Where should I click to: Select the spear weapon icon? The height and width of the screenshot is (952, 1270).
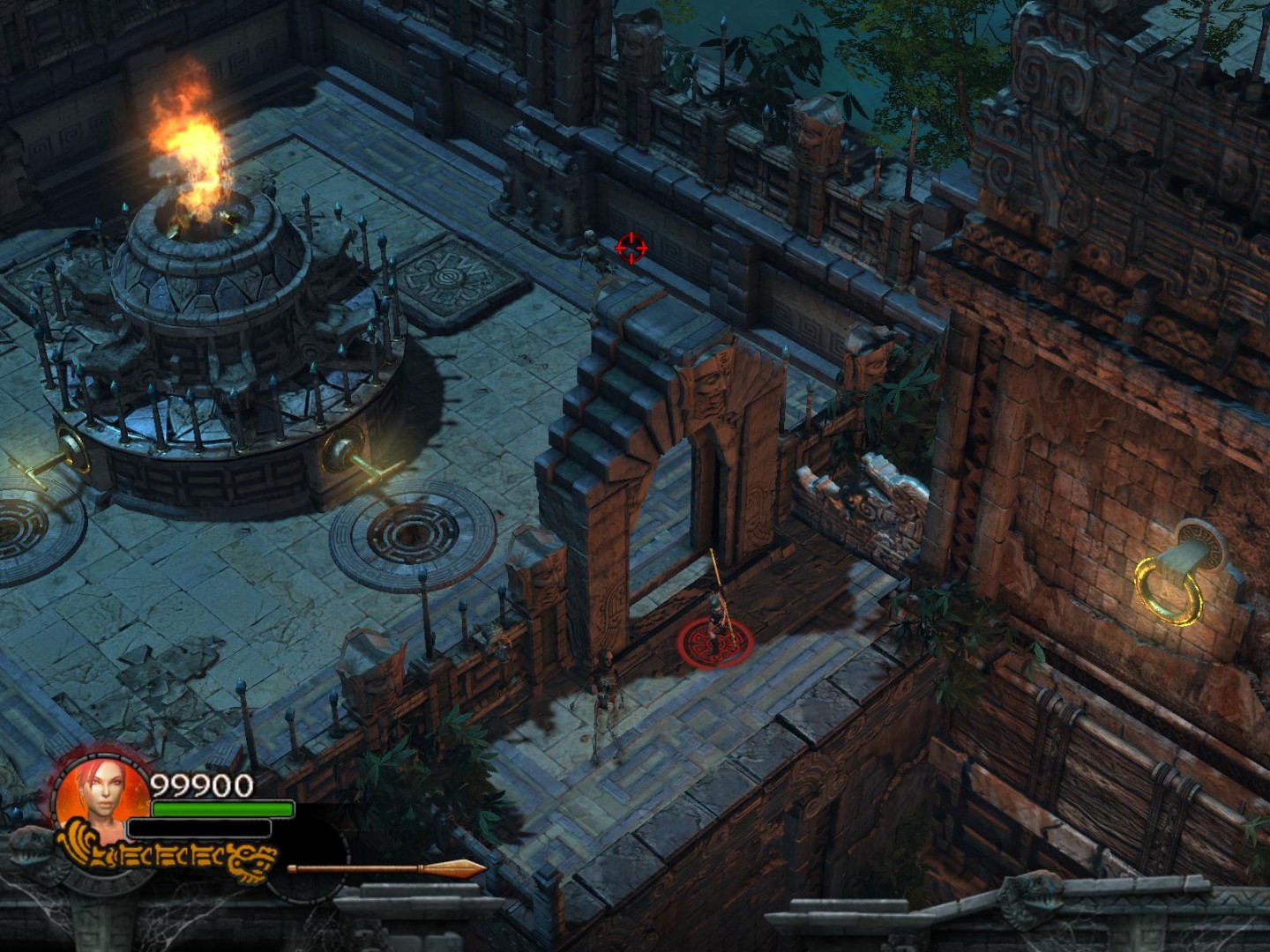[x=386, y=869]
